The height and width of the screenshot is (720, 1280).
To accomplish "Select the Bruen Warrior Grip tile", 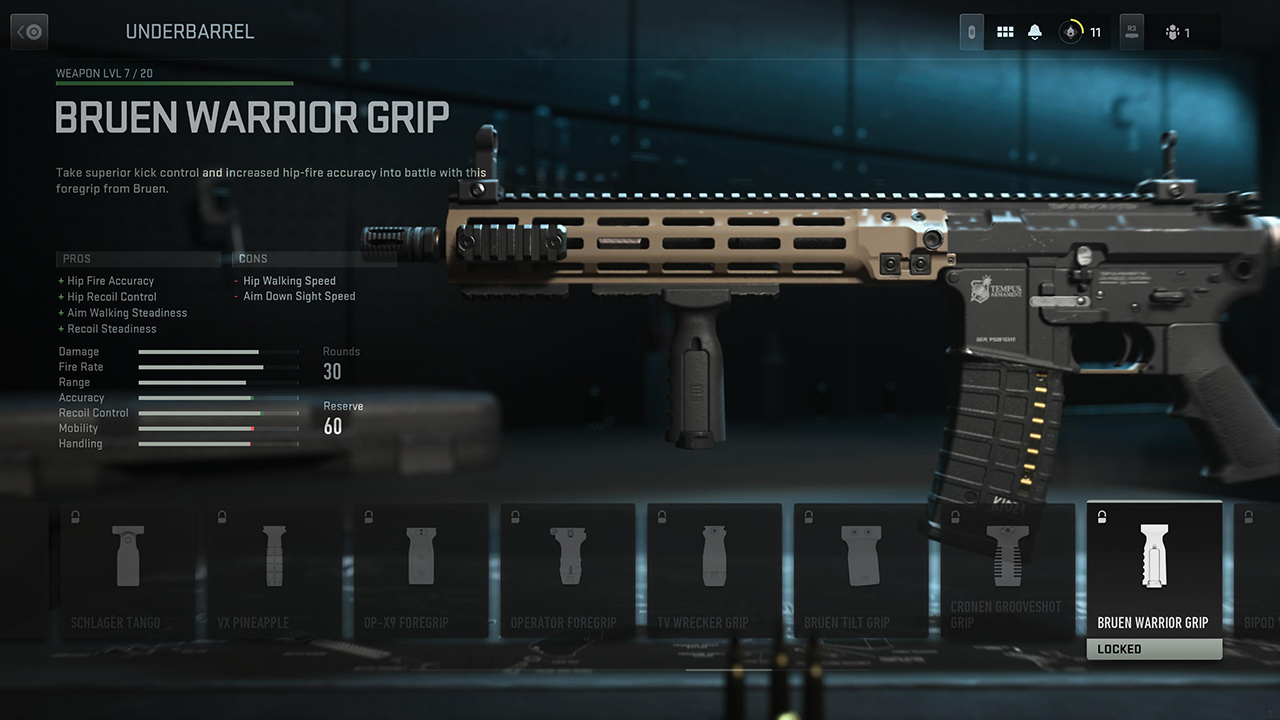I will [x=1153, y=571].
